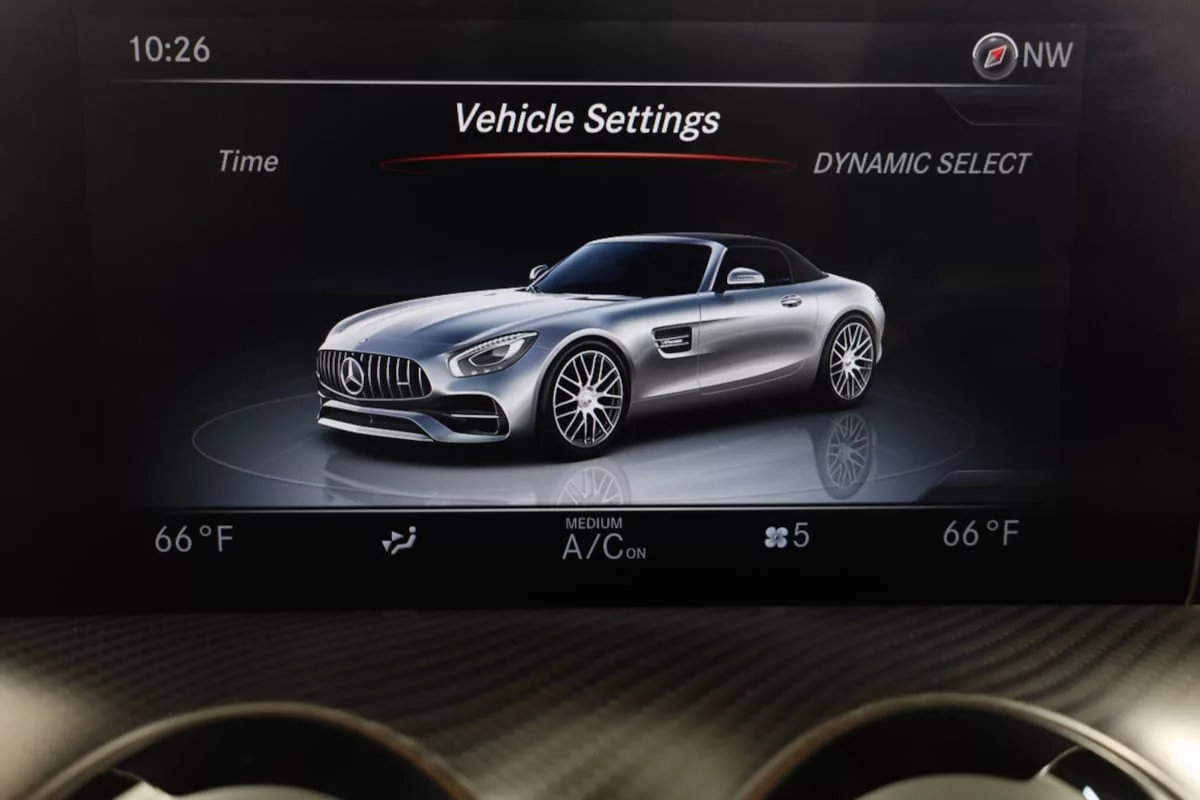Open the DYNAMIC SELECT menu entry

[921, 164]
